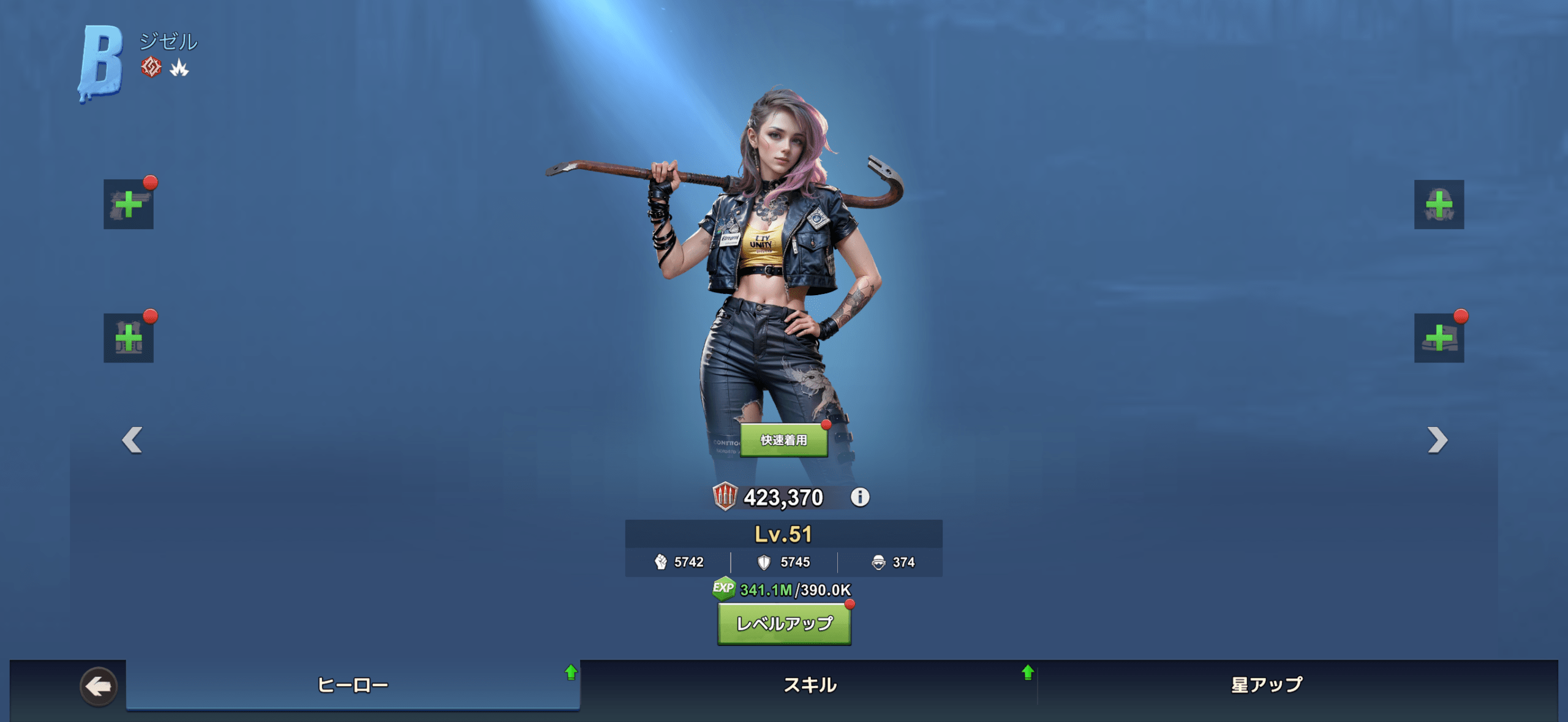This screenshot has width=1568, height=722.
Task: Show the next hero
Action: [x=1437, y=440]
